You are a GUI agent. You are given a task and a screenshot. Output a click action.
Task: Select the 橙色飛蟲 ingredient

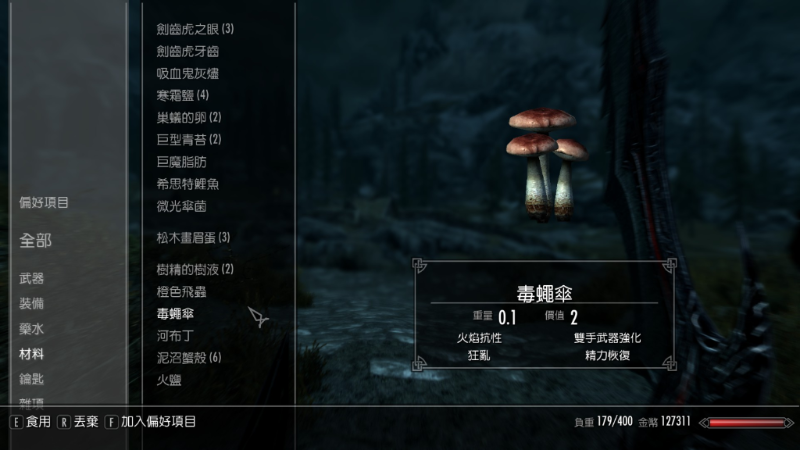pos(181,291)
